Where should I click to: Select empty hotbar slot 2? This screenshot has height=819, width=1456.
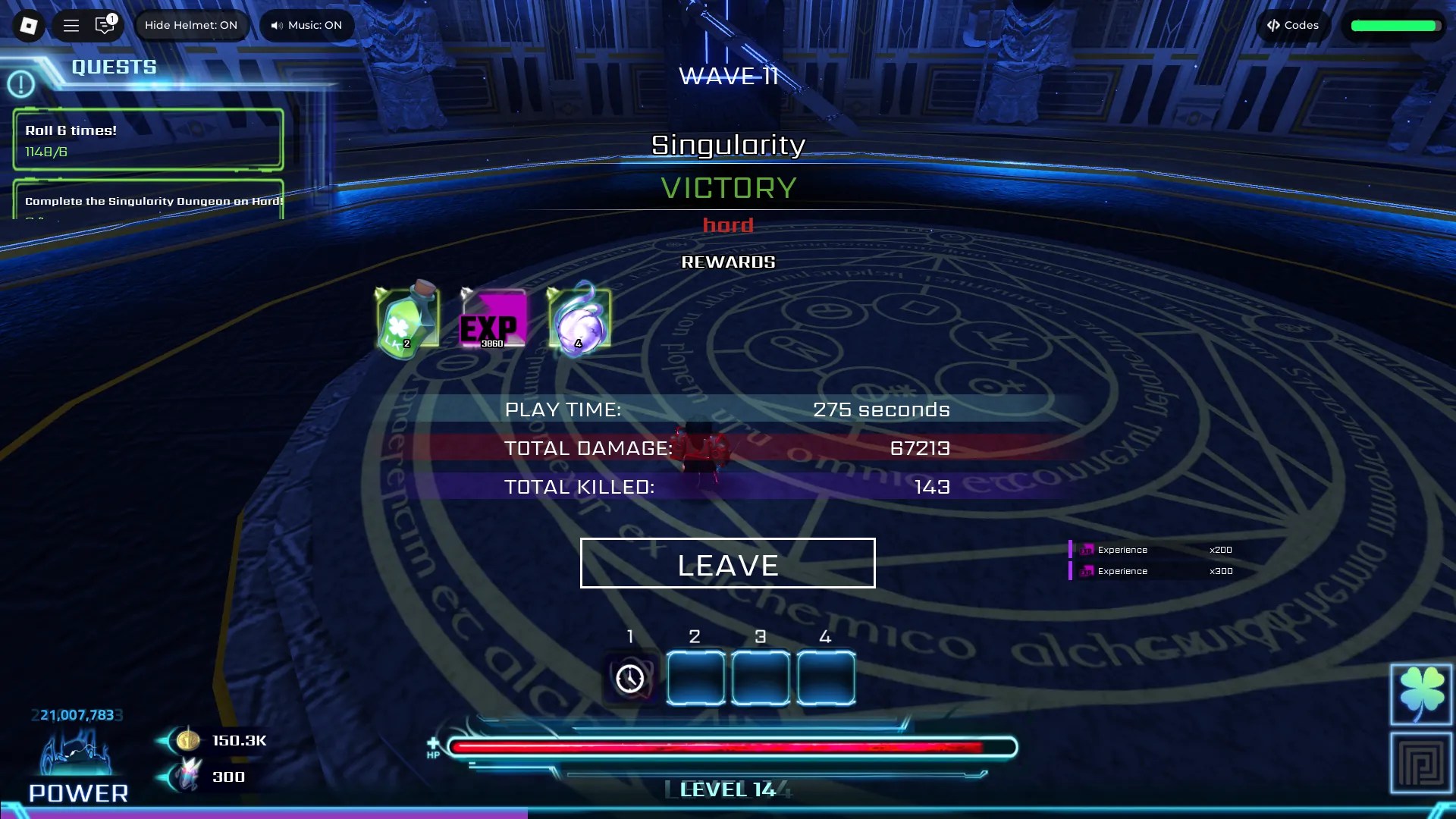(695, 678)
